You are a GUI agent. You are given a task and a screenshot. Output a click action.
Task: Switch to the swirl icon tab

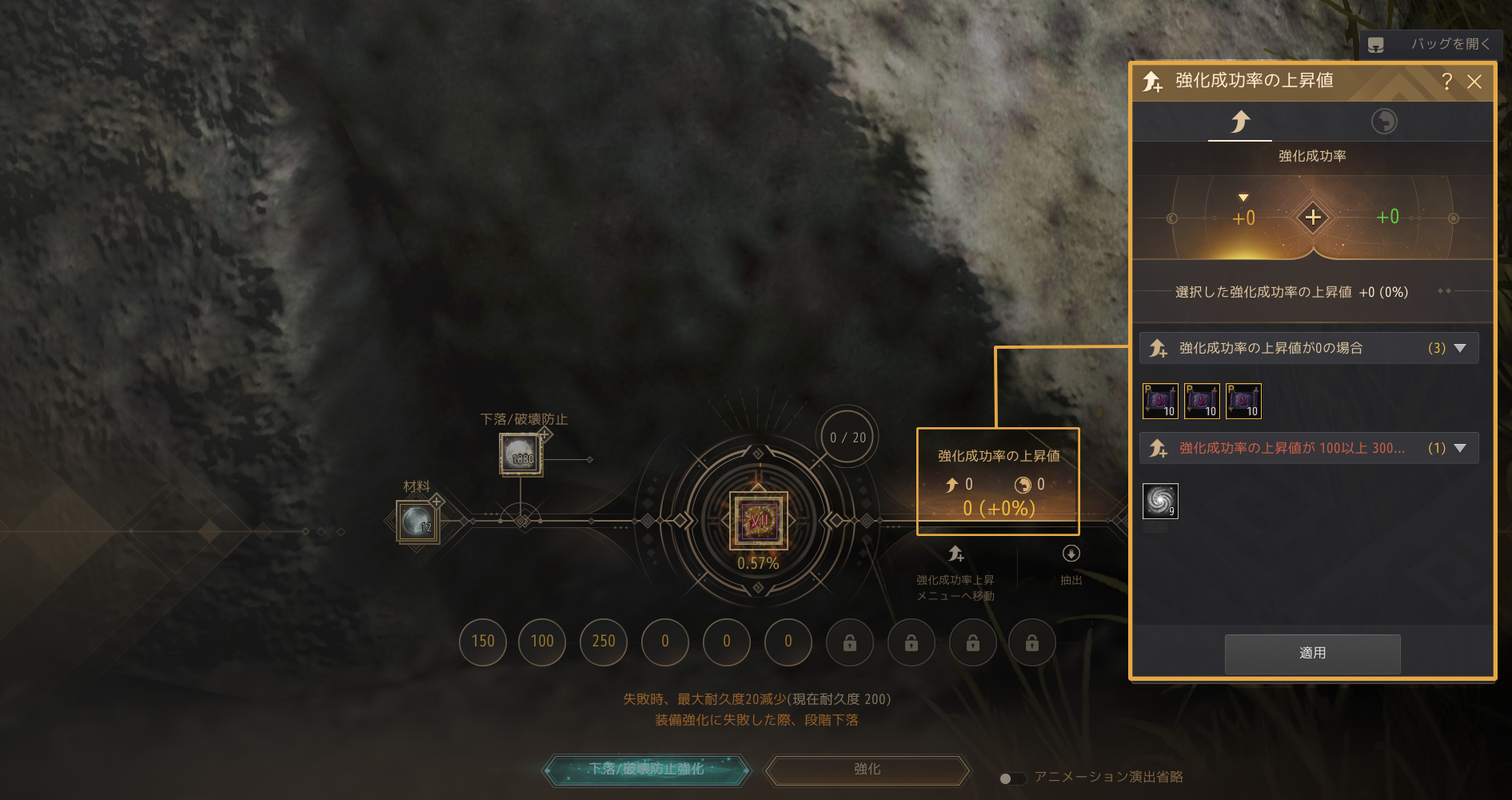(x=1384, y=122)
